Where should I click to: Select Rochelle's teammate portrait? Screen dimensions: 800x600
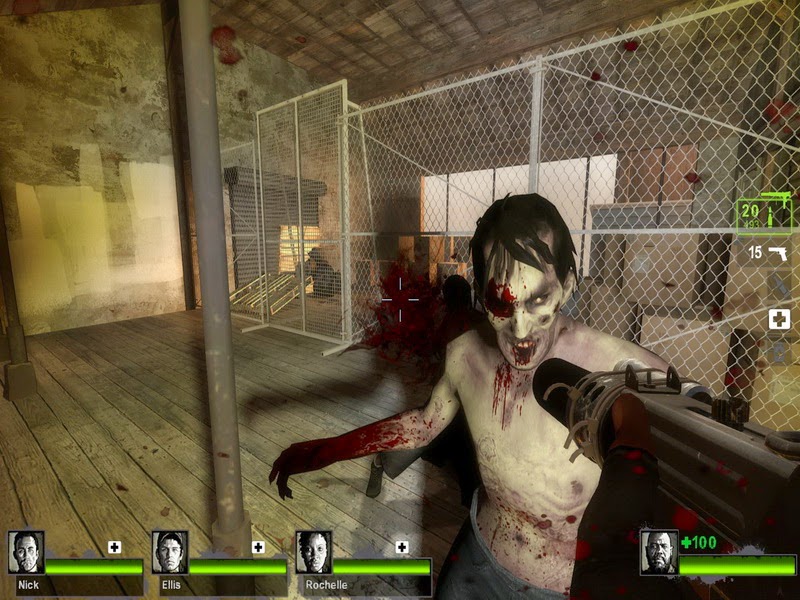point(314,551)
